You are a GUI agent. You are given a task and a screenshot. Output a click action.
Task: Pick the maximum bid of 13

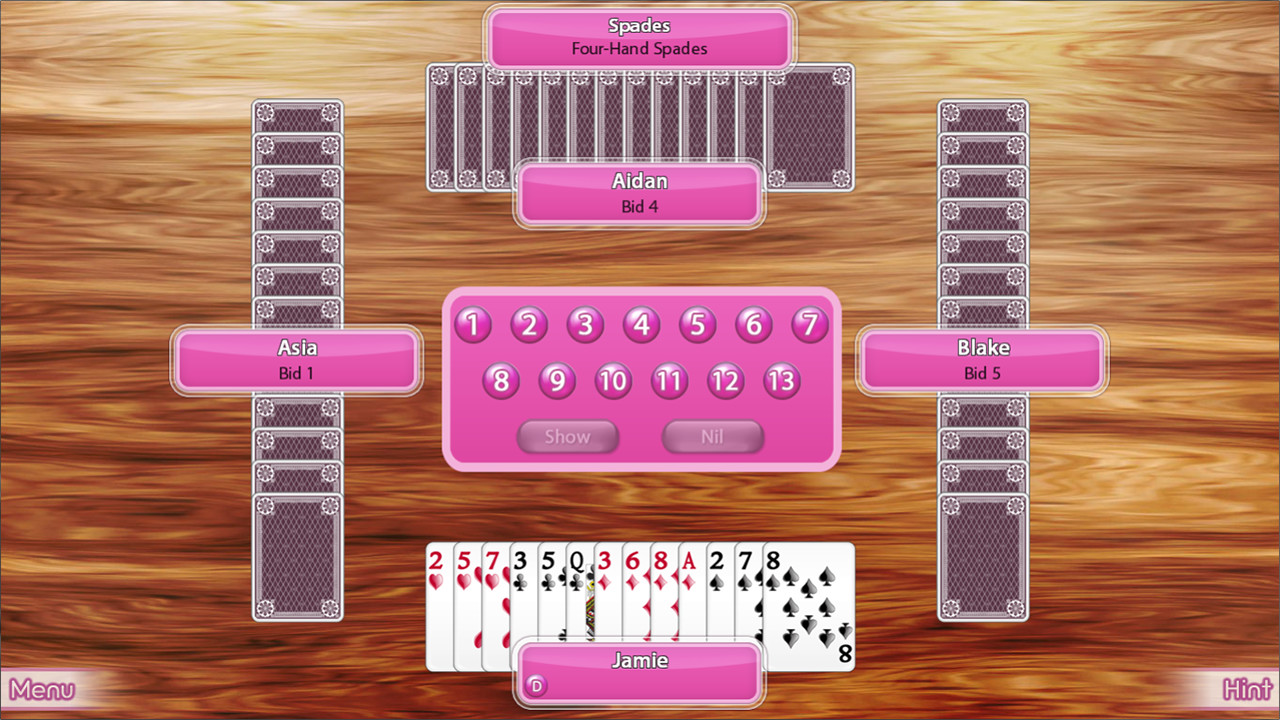(782, 381)
